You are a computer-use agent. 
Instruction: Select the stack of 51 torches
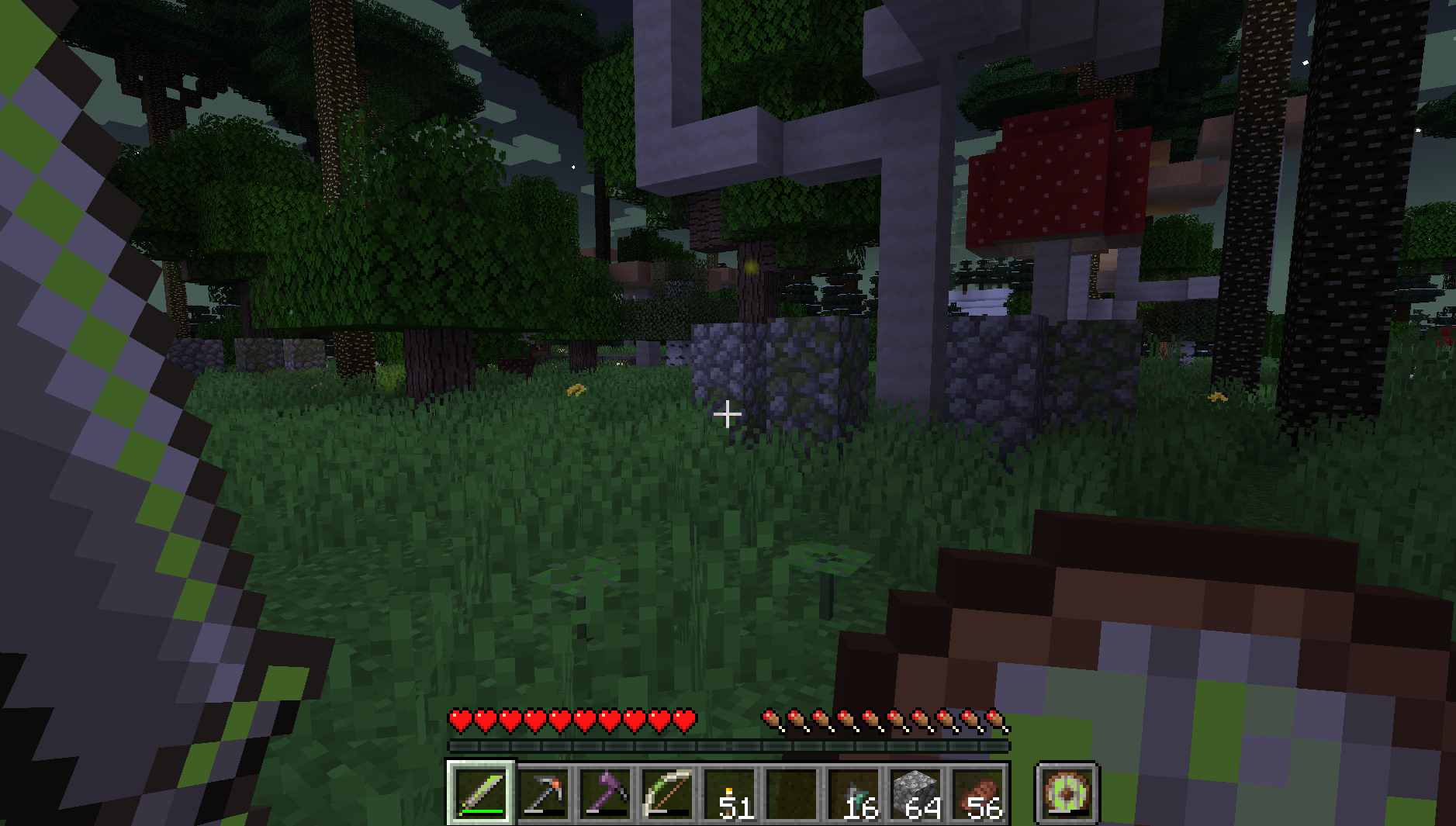(729, 793)
